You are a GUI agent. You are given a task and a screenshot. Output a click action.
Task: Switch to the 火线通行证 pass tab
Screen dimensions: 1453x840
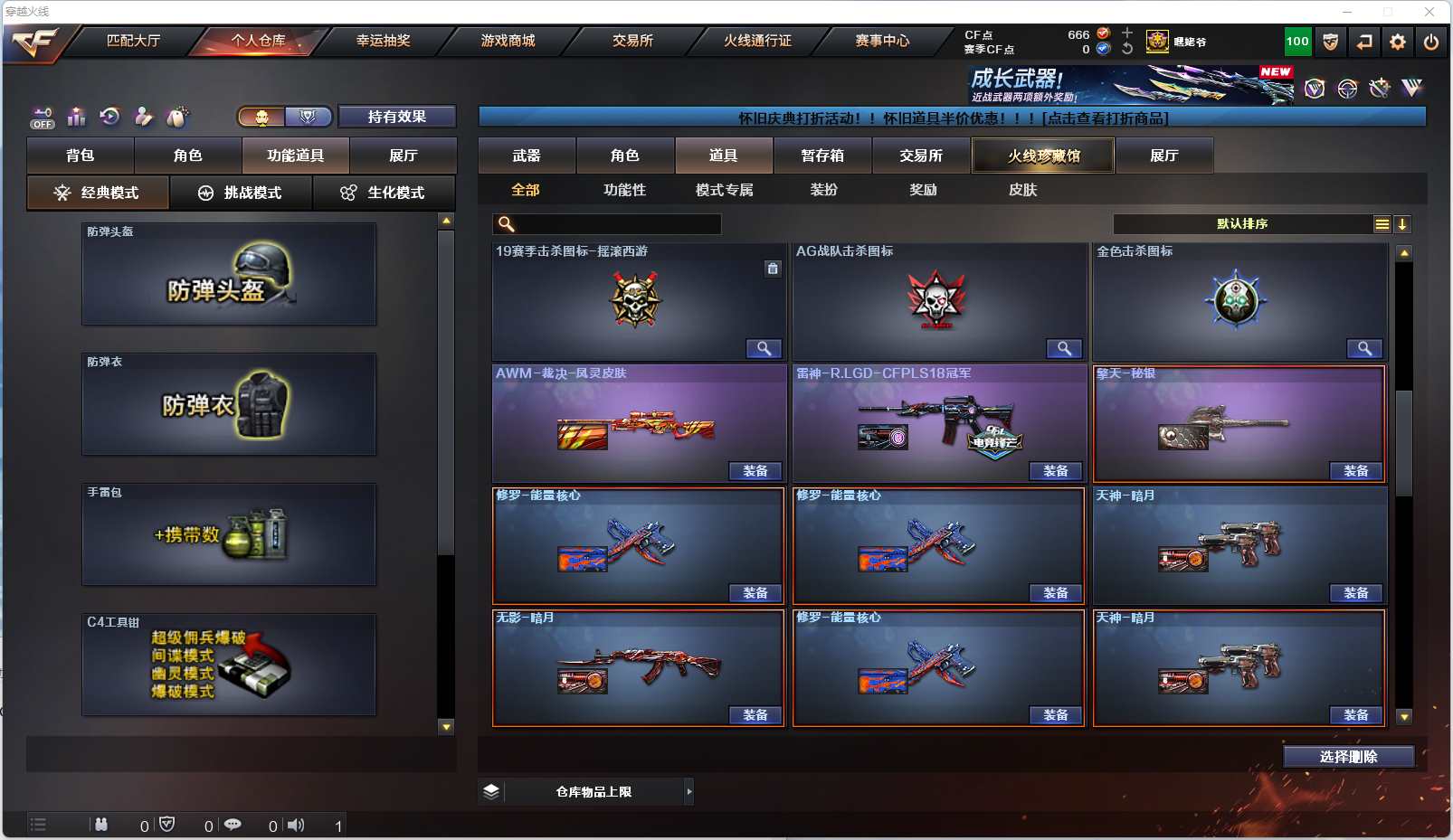coord(757,41)
